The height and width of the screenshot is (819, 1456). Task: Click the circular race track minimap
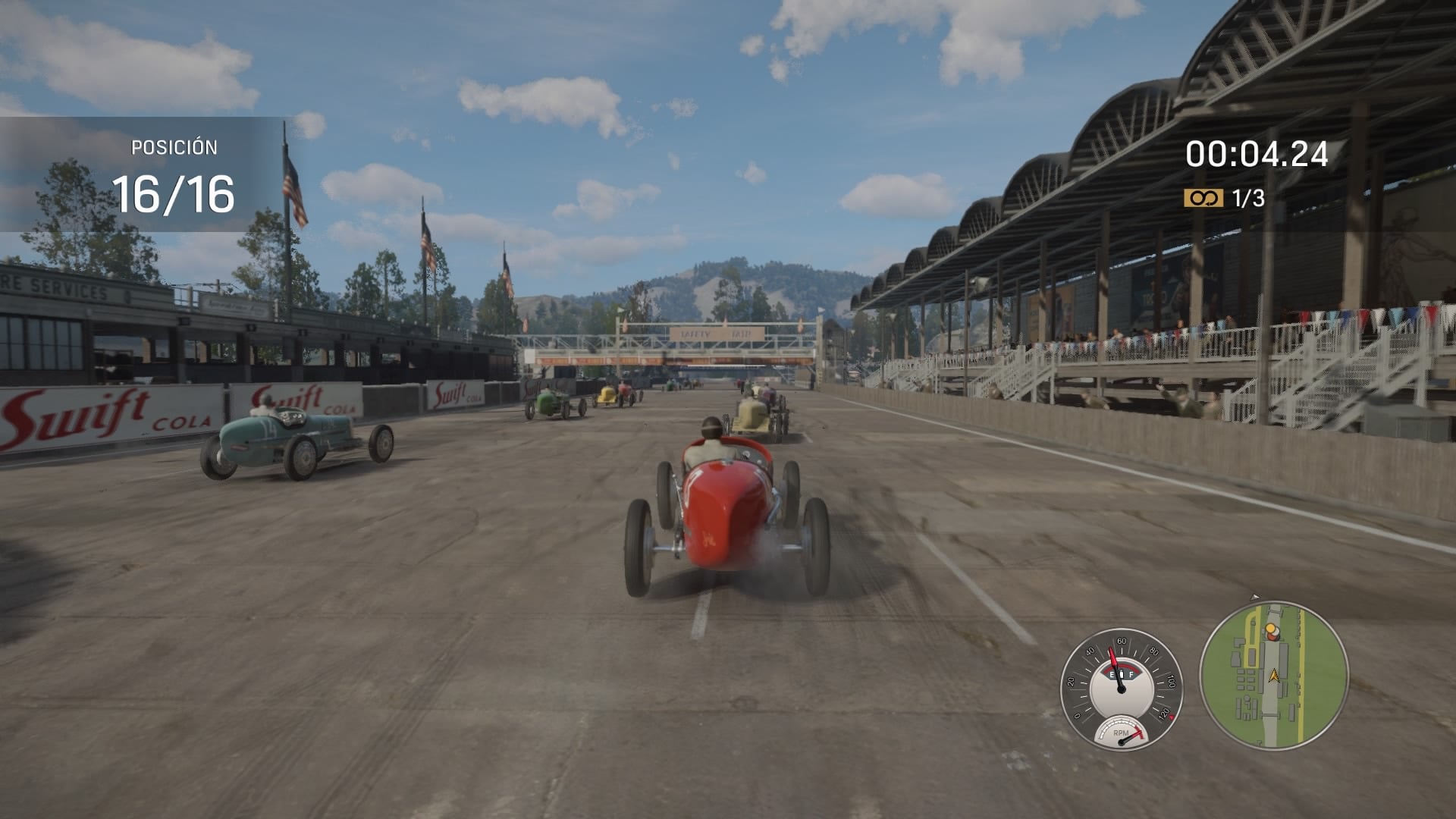click(1273, 675)
